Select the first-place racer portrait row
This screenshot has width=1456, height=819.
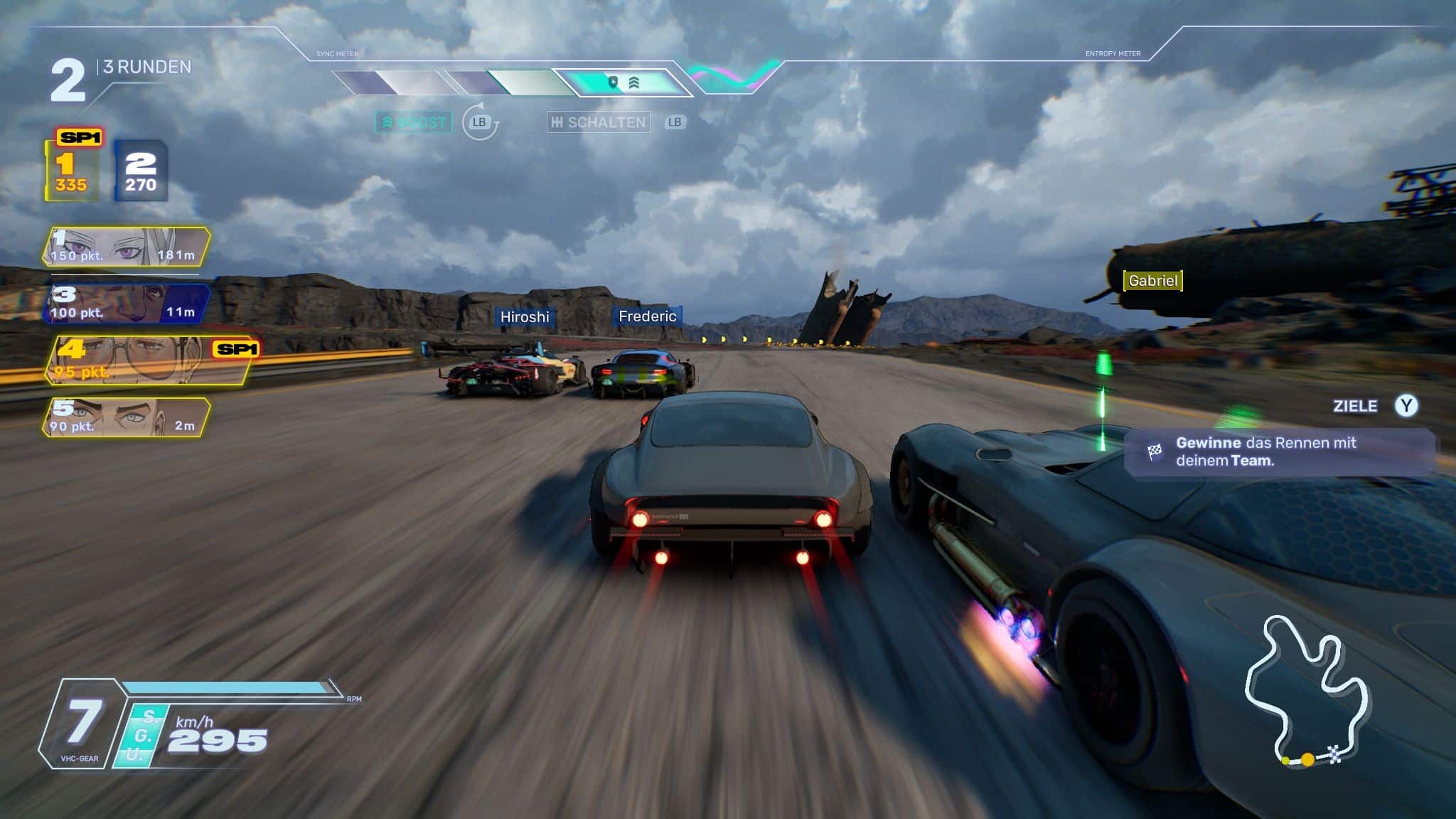pyautogui.click(x=127, y=247)
